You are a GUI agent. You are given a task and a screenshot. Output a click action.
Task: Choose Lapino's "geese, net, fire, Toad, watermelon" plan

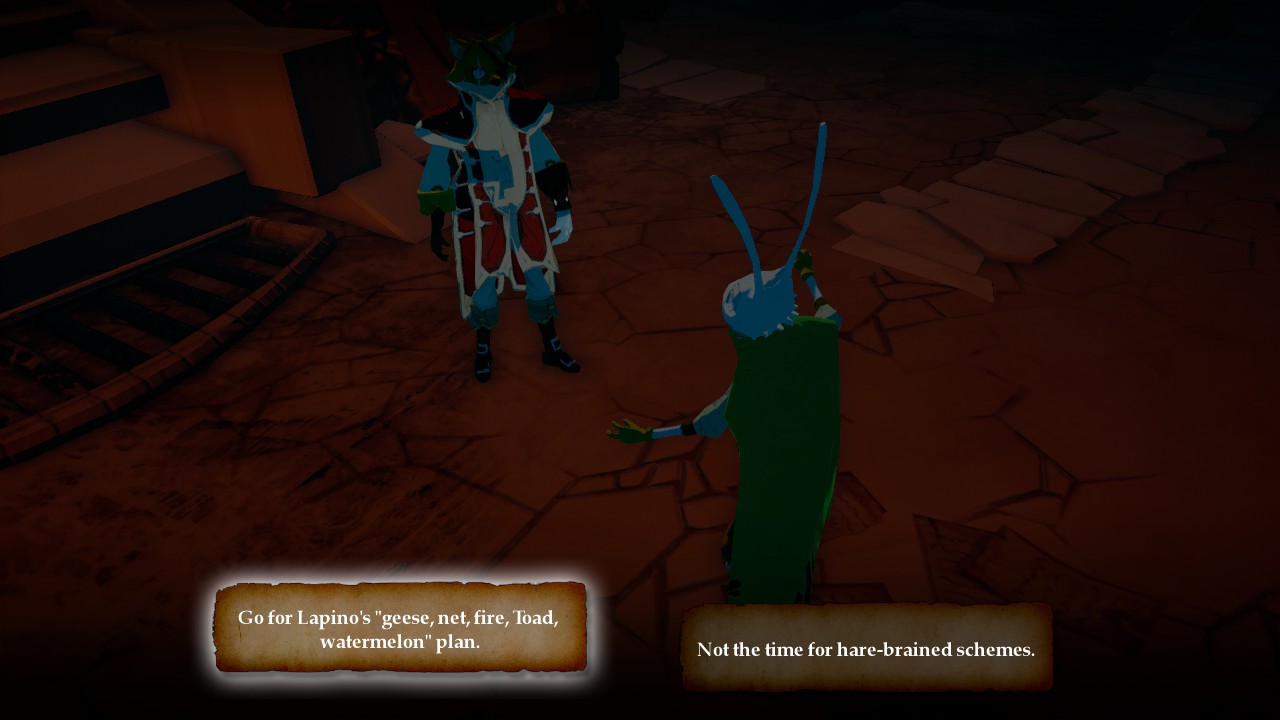399,628
